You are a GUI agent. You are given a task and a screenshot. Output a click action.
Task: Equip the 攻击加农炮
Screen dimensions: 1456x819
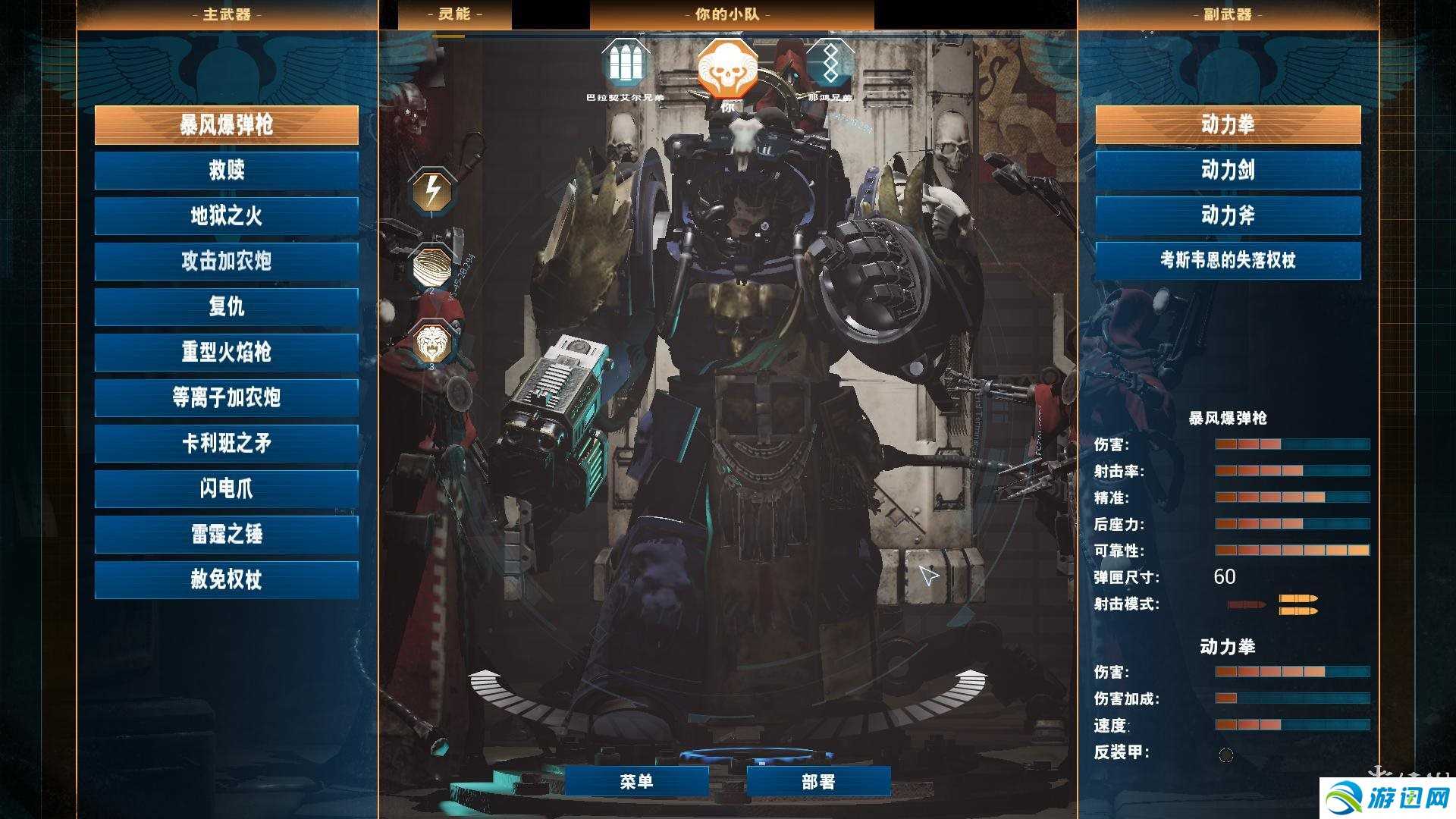pos(226,262)
